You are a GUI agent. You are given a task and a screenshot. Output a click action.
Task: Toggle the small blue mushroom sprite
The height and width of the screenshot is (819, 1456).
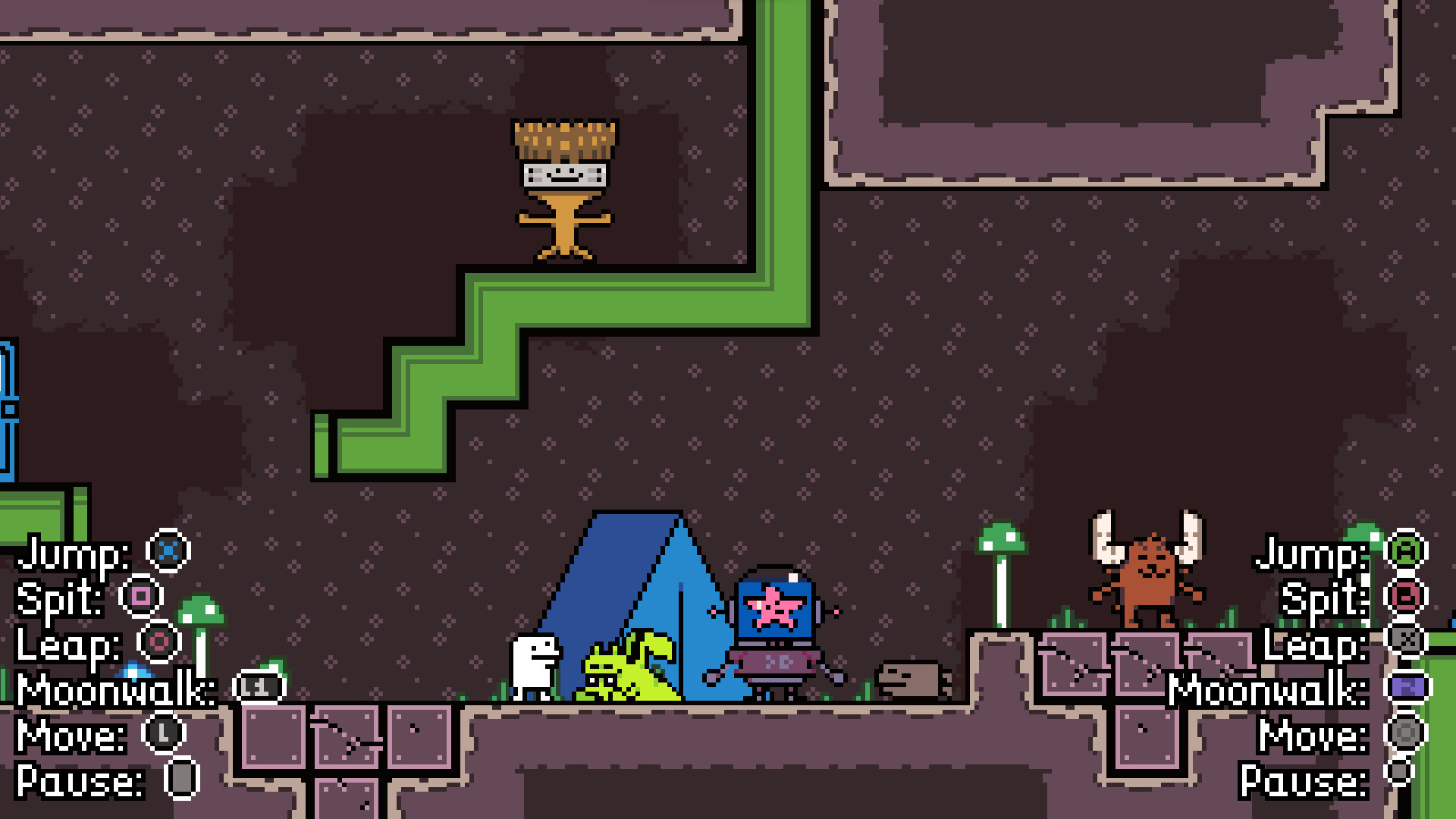133,671
